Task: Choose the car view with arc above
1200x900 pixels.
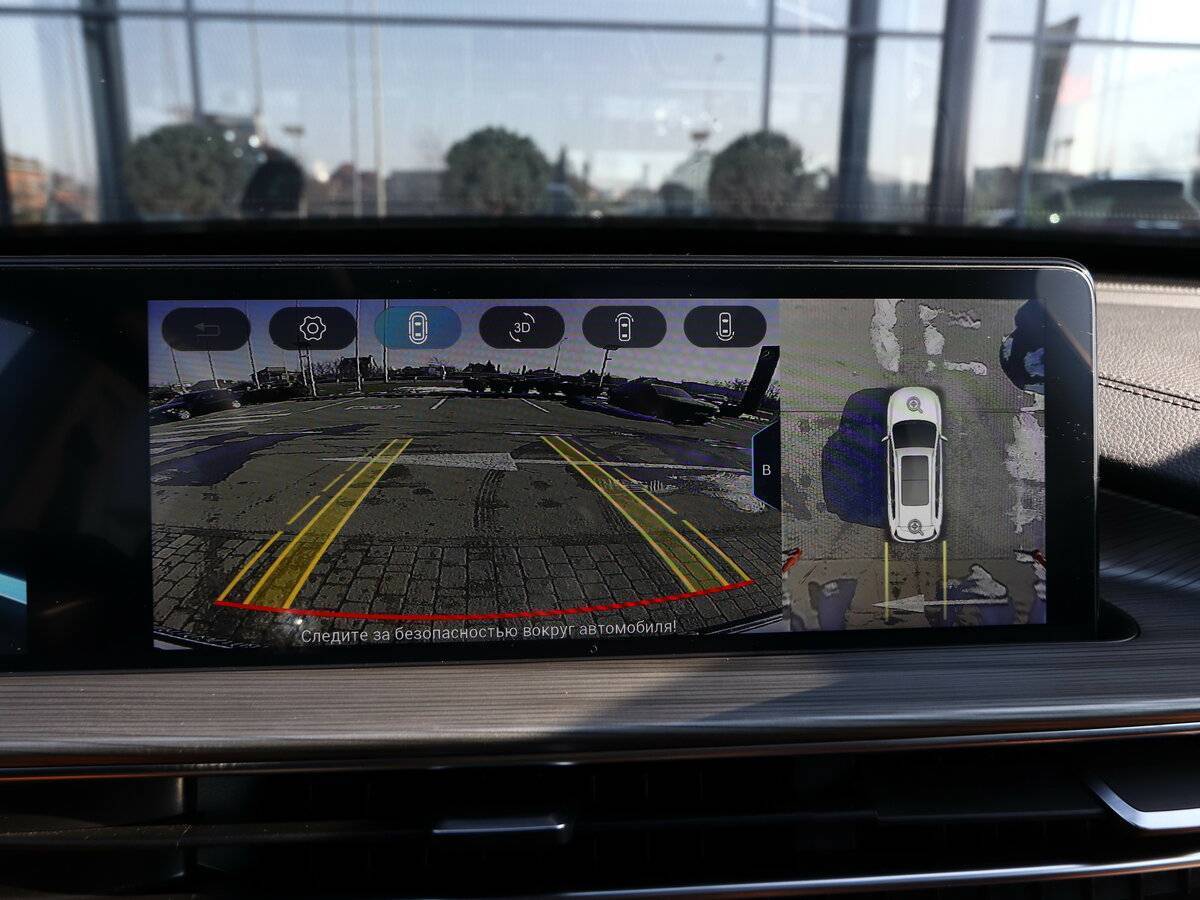Action: click(x=624, y=327)
